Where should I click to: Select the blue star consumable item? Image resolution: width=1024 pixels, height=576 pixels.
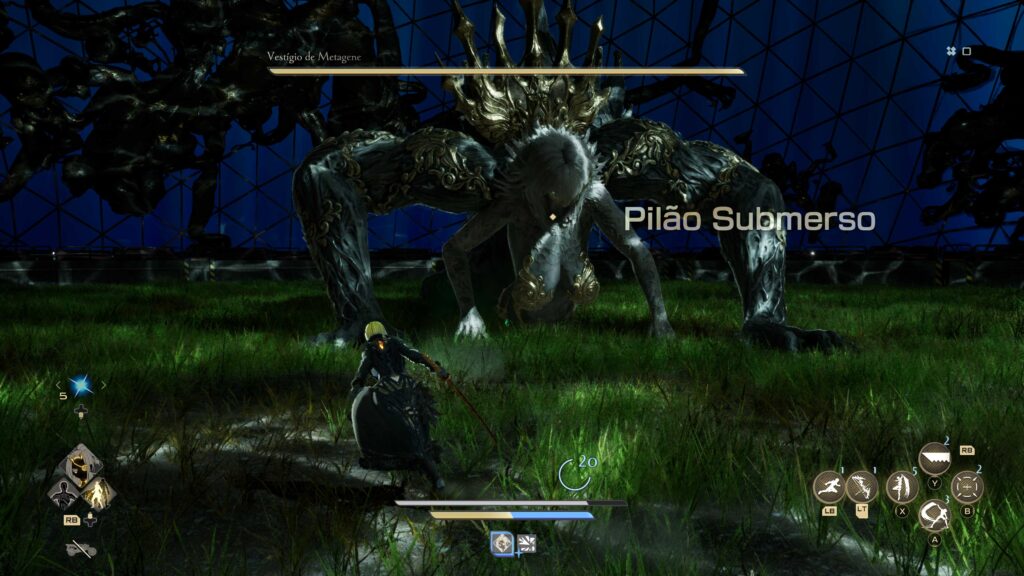coord(80,385)
